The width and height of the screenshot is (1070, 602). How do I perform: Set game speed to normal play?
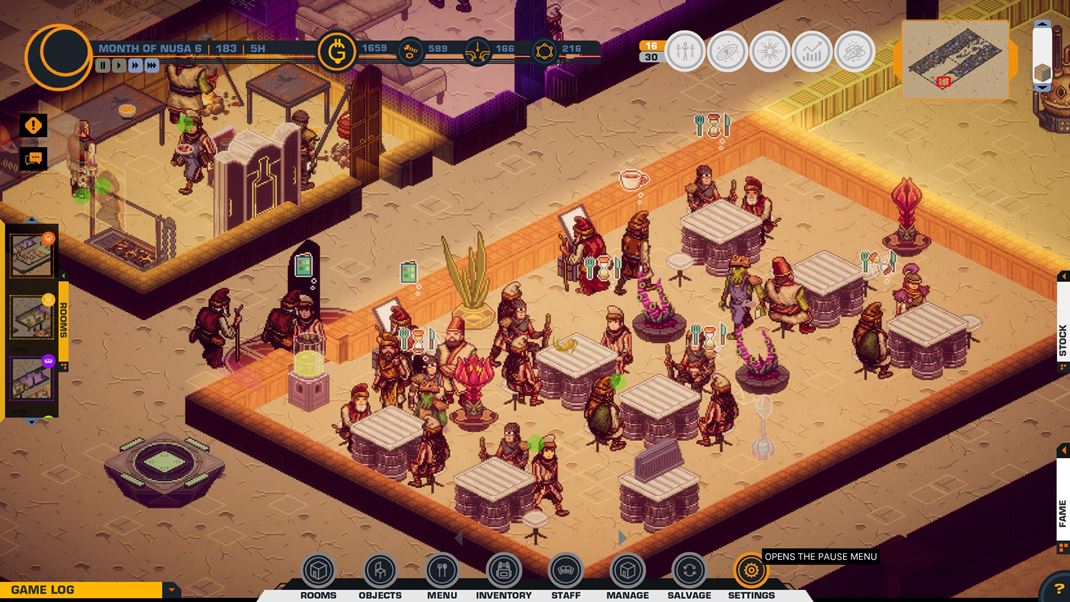[x=119, y=66]
